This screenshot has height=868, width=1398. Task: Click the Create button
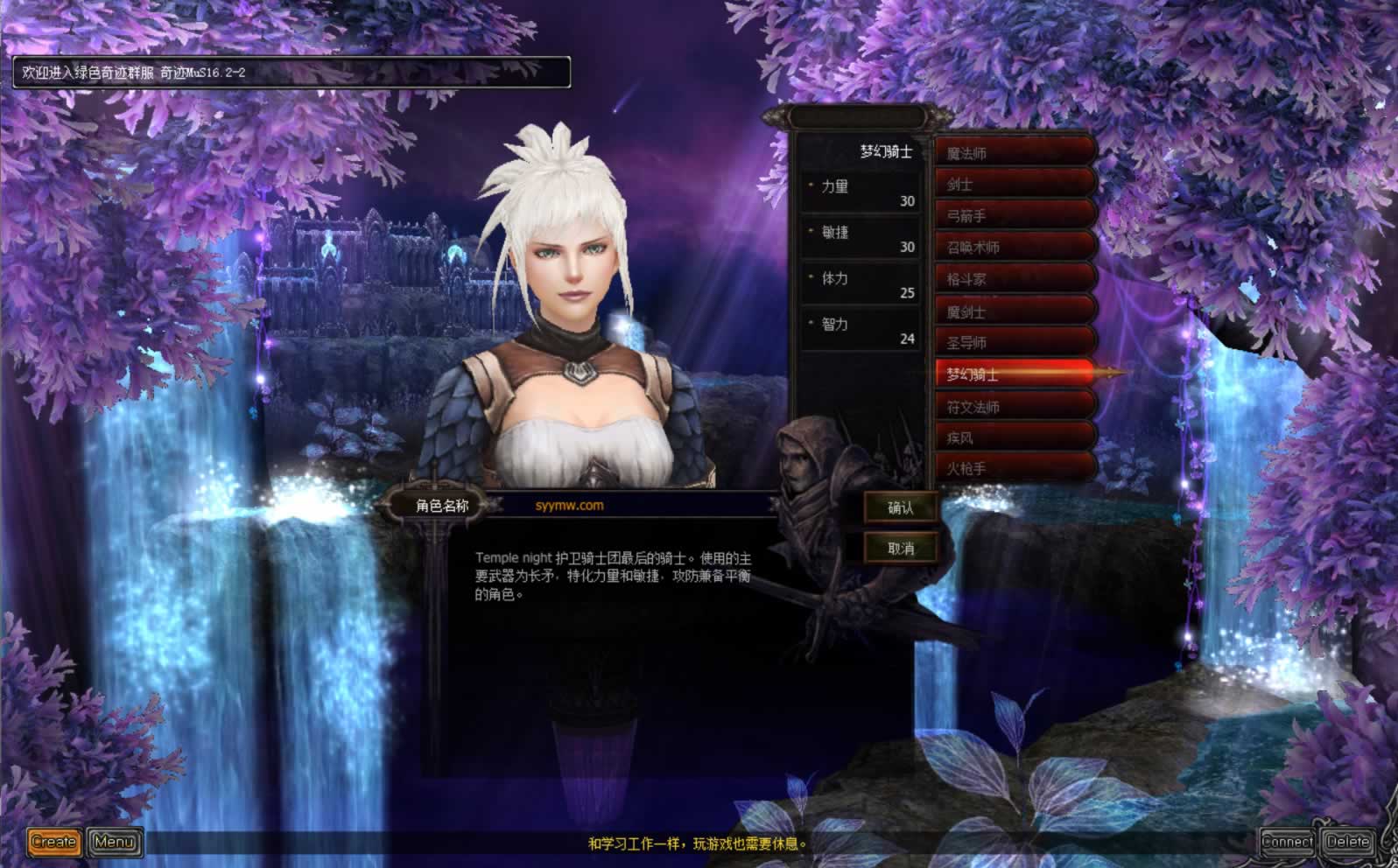[x=53, y=842]
